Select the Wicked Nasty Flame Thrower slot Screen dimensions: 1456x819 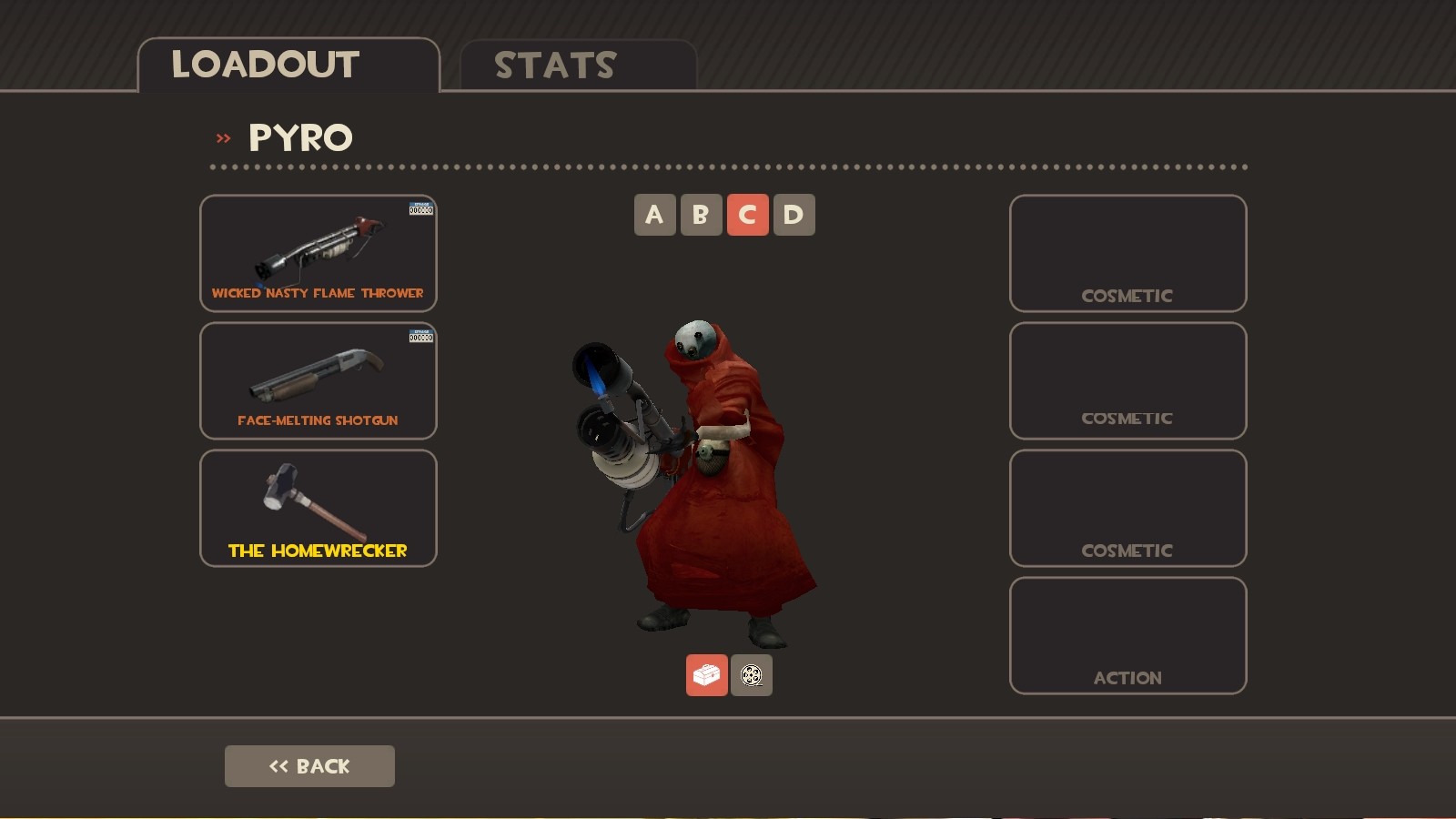tap(318, 253)
